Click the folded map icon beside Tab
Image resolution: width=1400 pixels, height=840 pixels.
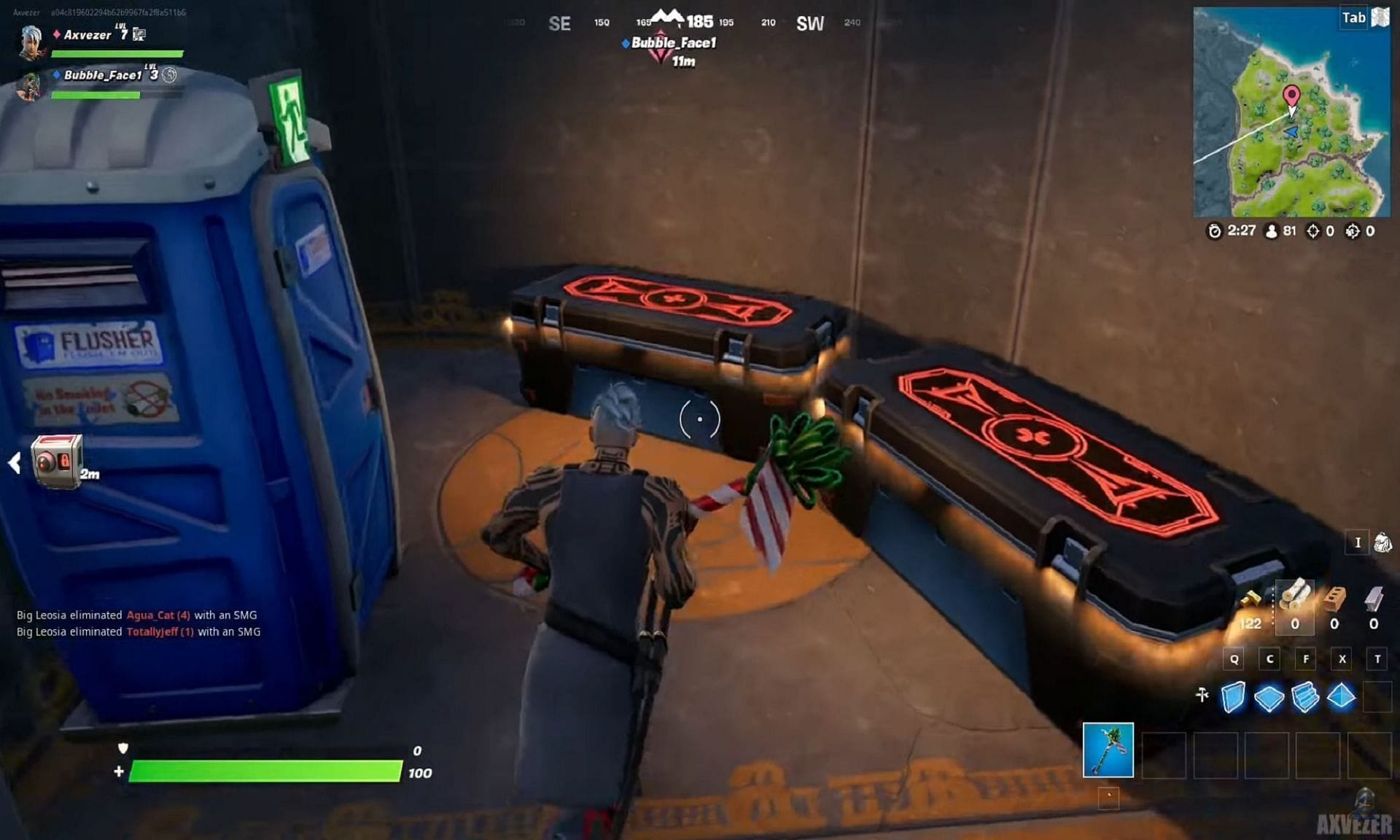(x=1380, y=17)
